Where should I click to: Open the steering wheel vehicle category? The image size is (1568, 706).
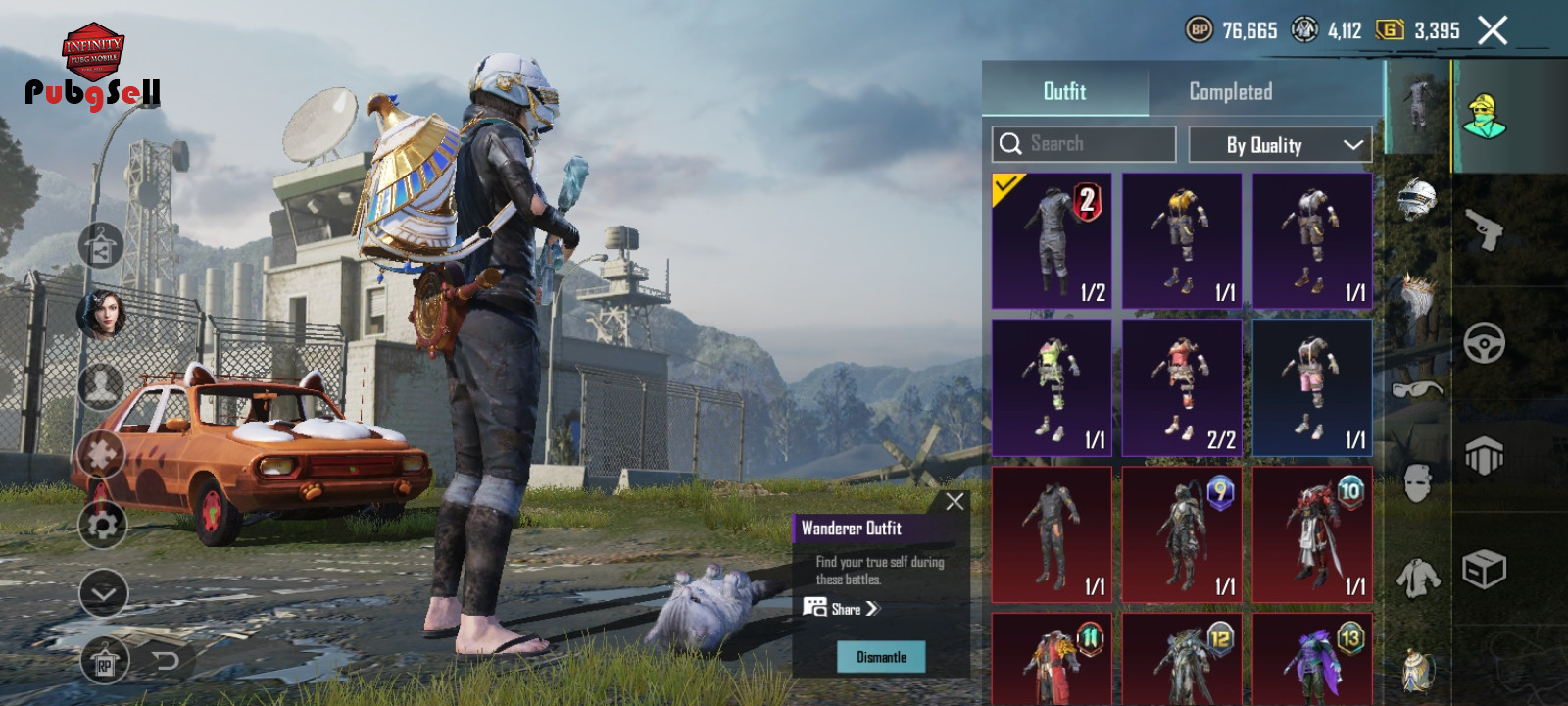pos(1485,343)
